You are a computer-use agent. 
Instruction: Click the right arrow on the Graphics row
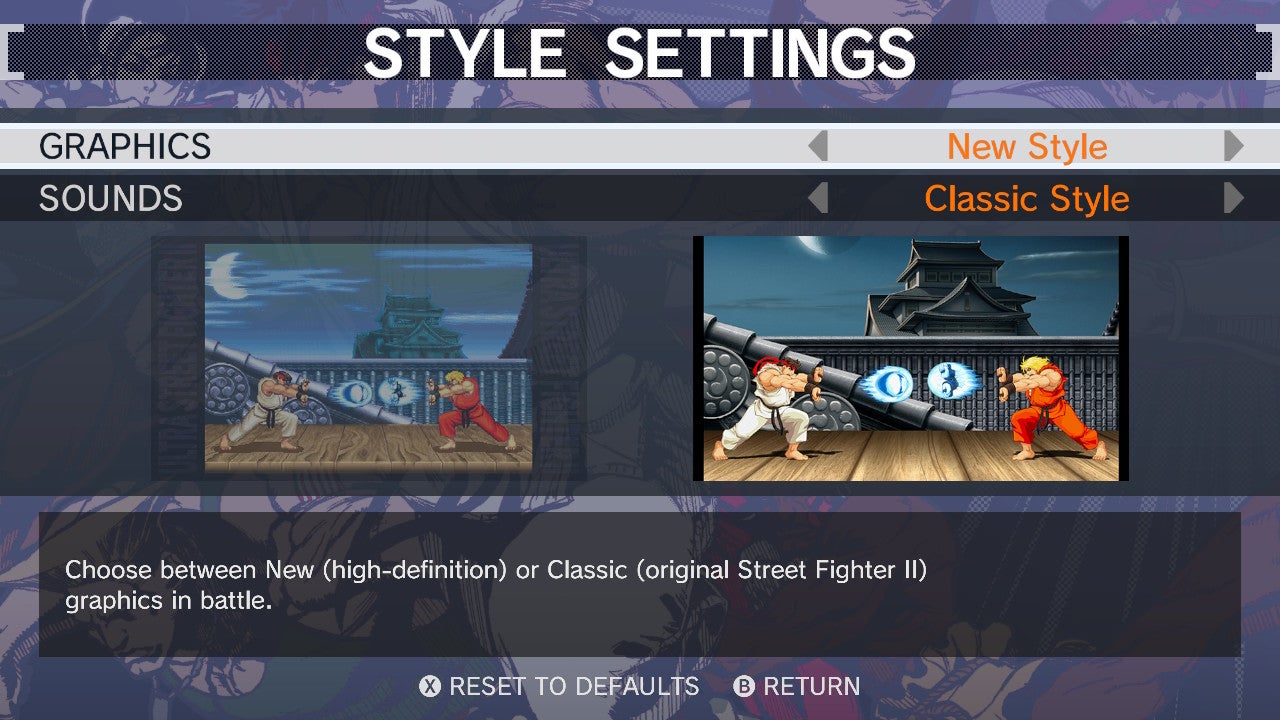[1234, 146]
